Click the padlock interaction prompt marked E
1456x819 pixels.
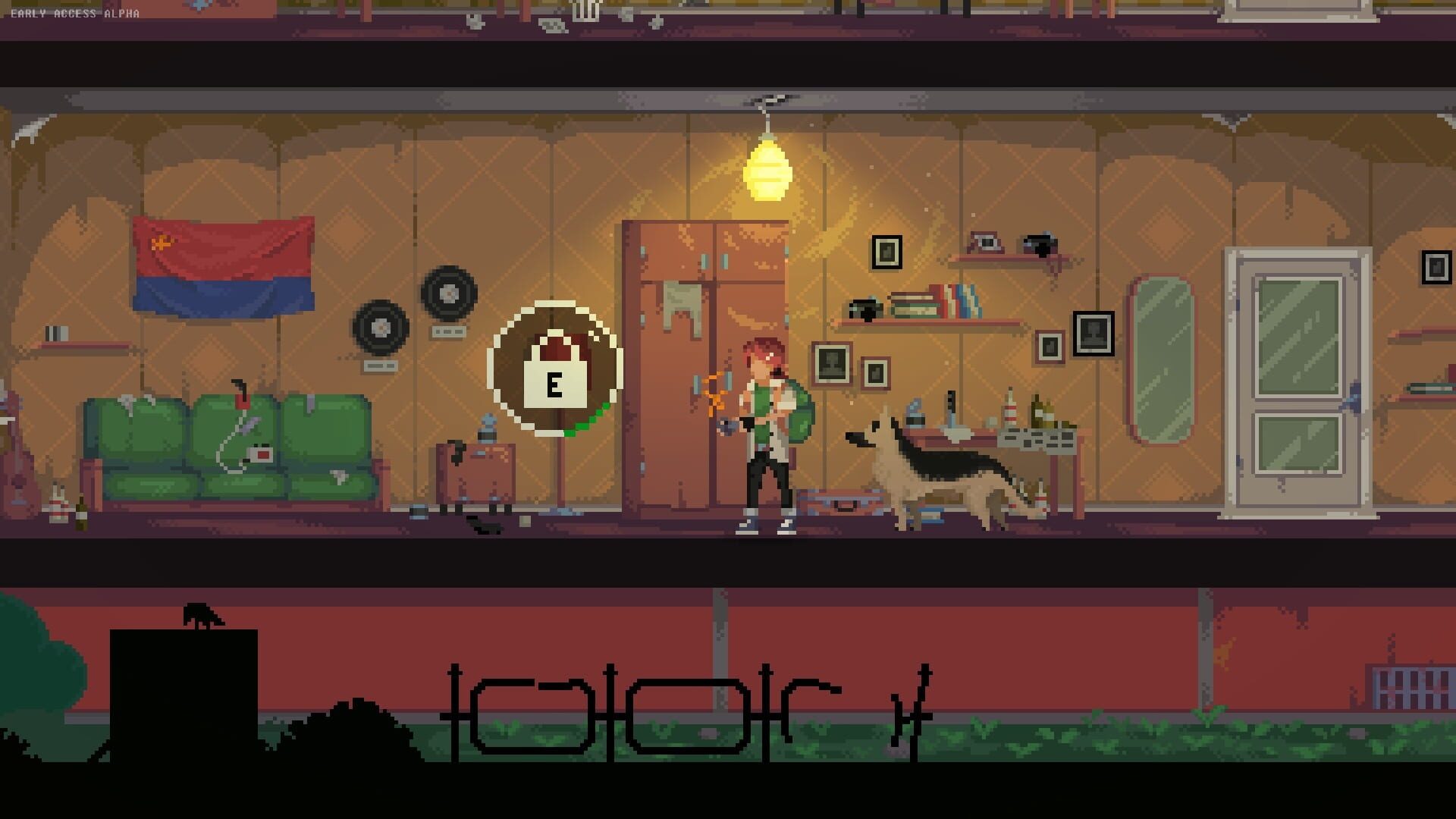[x=556, y=383]
